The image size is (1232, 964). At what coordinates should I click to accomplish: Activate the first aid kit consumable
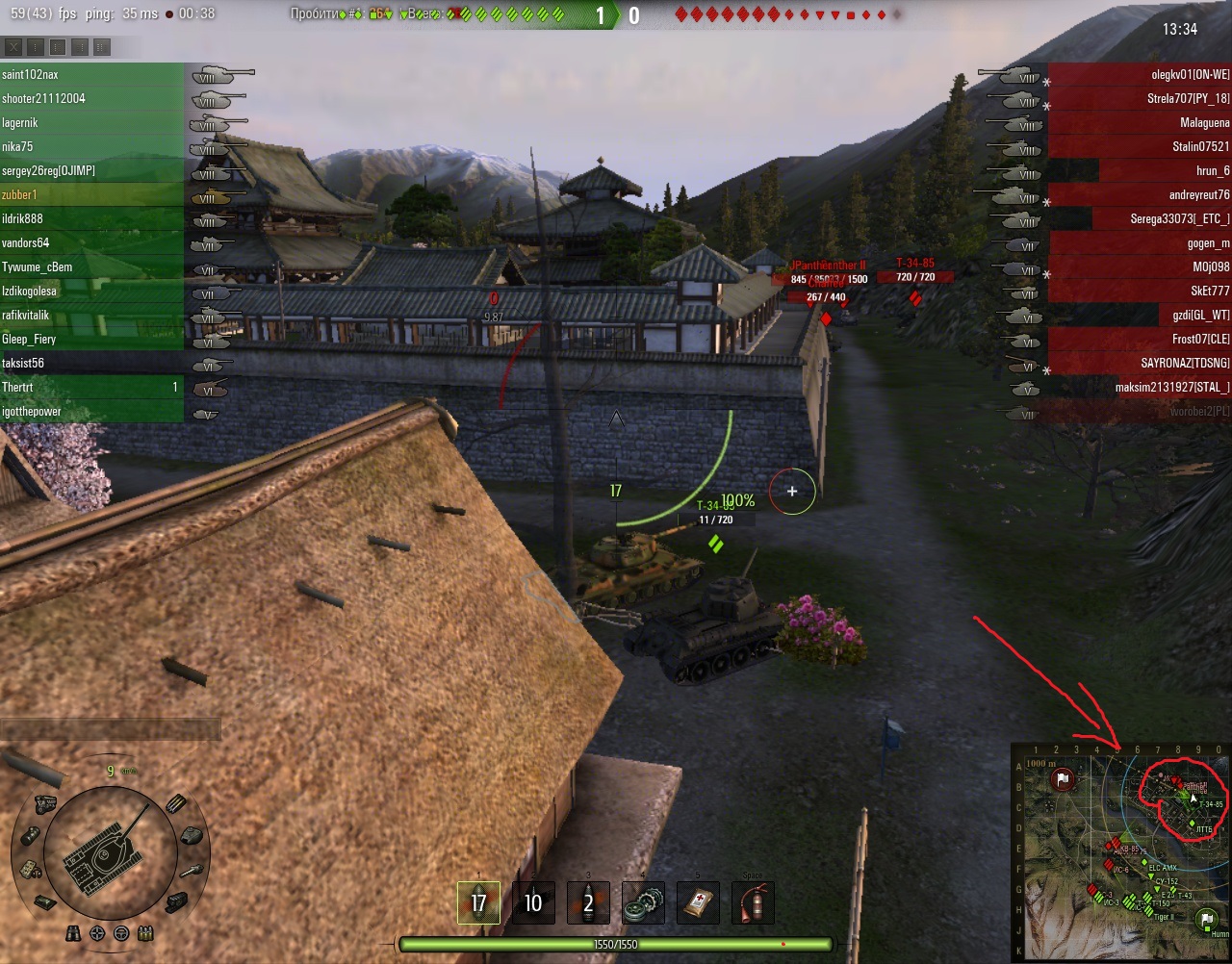point(698,902)
